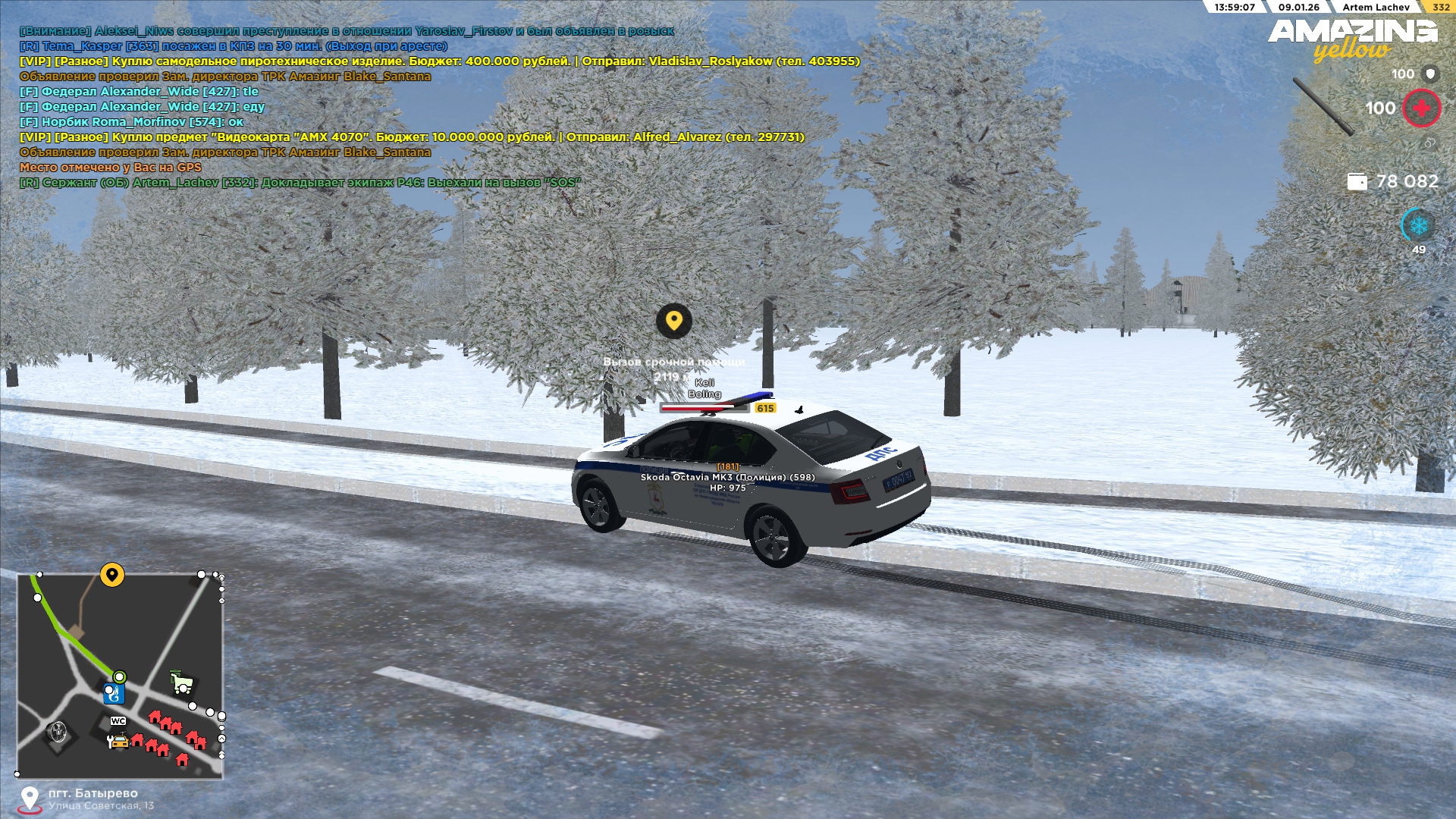Viewport: 1456px width, 819px height.
Task: Select the yellow GPS pin on minimap edge
Action: click(x=112, y=575)
